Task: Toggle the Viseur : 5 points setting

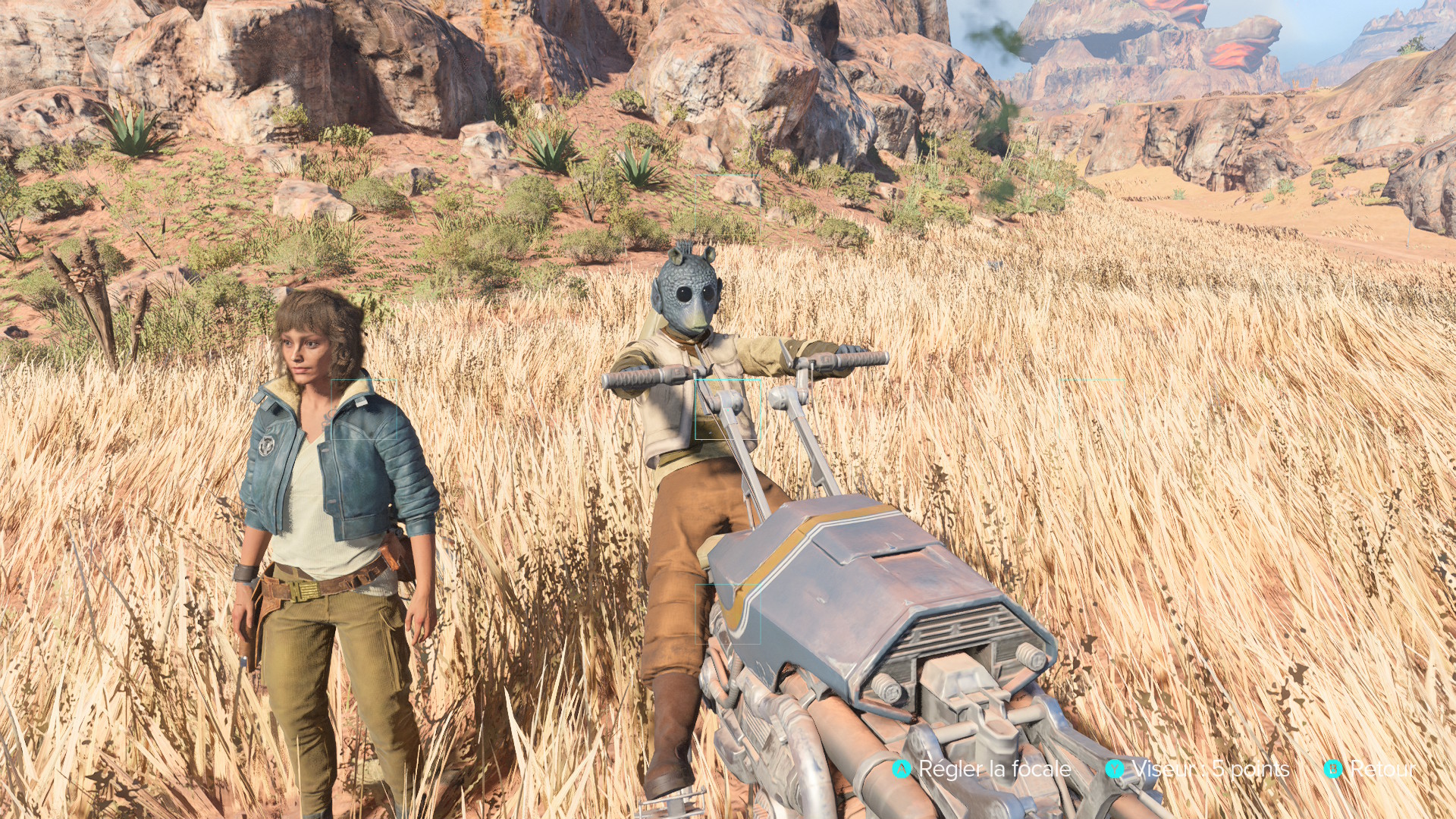Action: click(1198, 769)
